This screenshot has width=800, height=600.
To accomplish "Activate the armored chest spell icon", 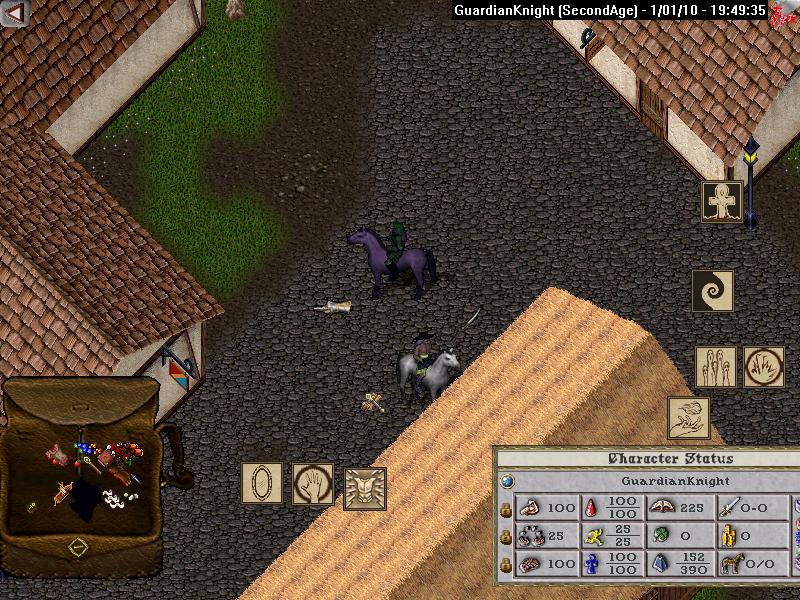I will coord(365,489).
